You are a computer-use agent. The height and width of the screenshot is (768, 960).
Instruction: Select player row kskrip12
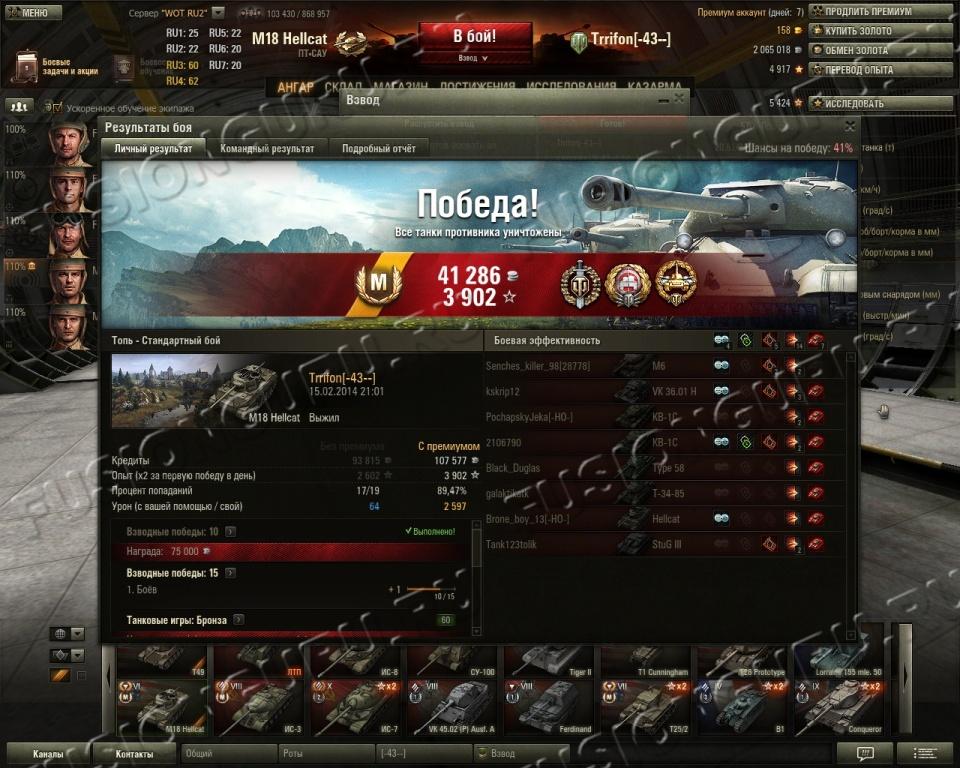560,392
